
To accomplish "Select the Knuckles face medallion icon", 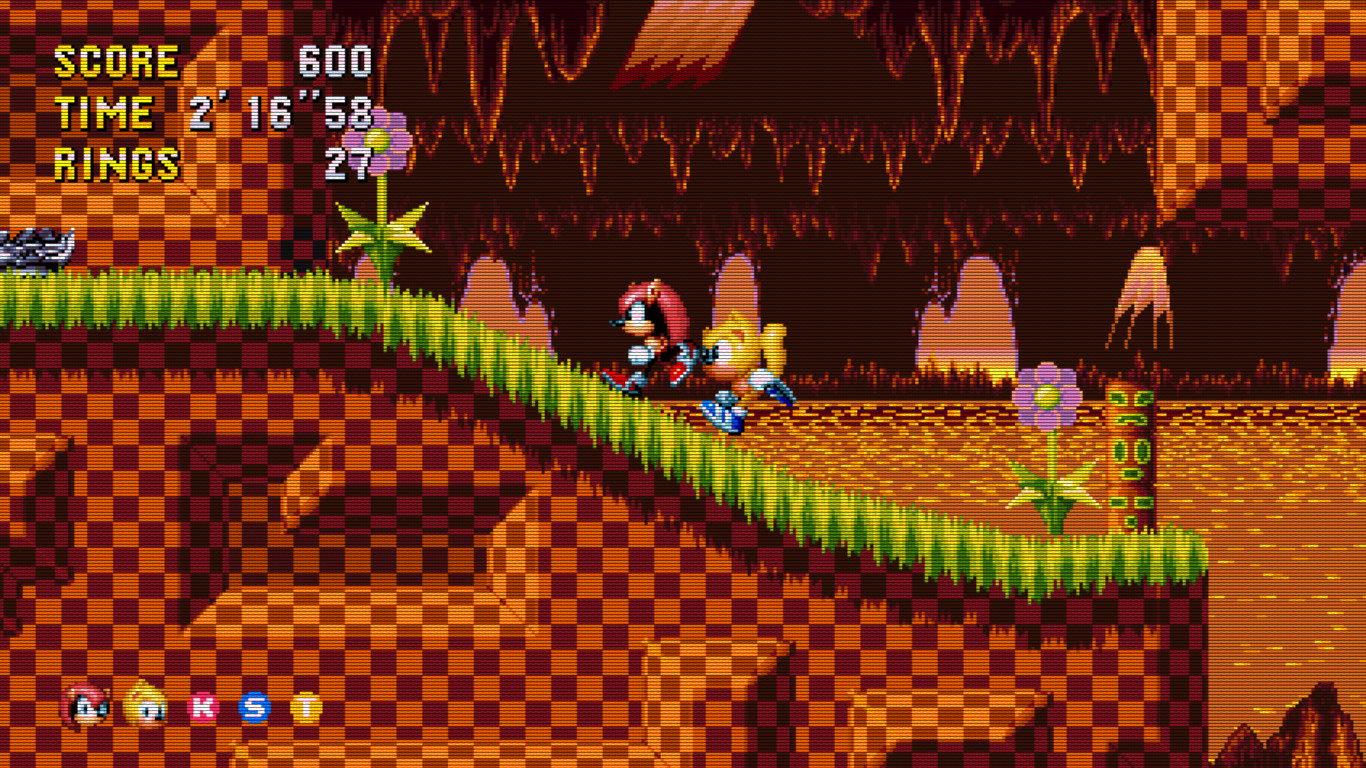I will 84,706.
